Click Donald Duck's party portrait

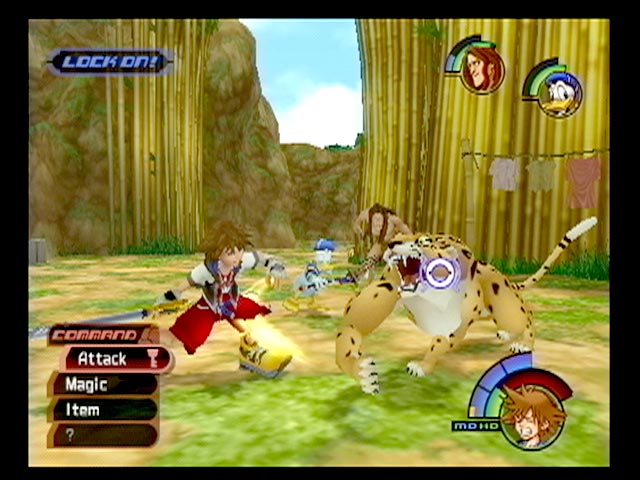557,92
